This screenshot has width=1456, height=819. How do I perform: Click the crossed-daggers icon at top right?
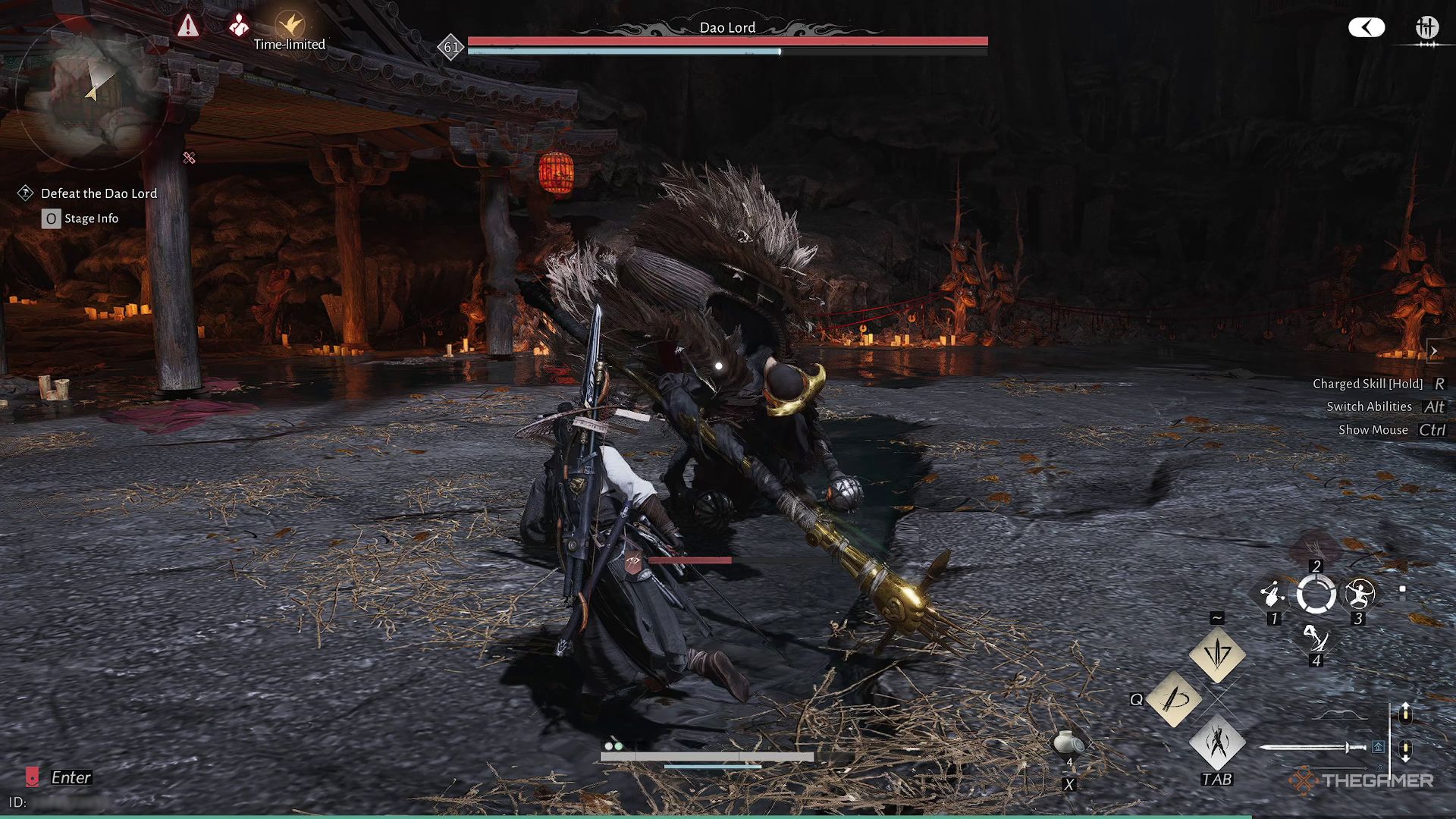pos(1427,27)
